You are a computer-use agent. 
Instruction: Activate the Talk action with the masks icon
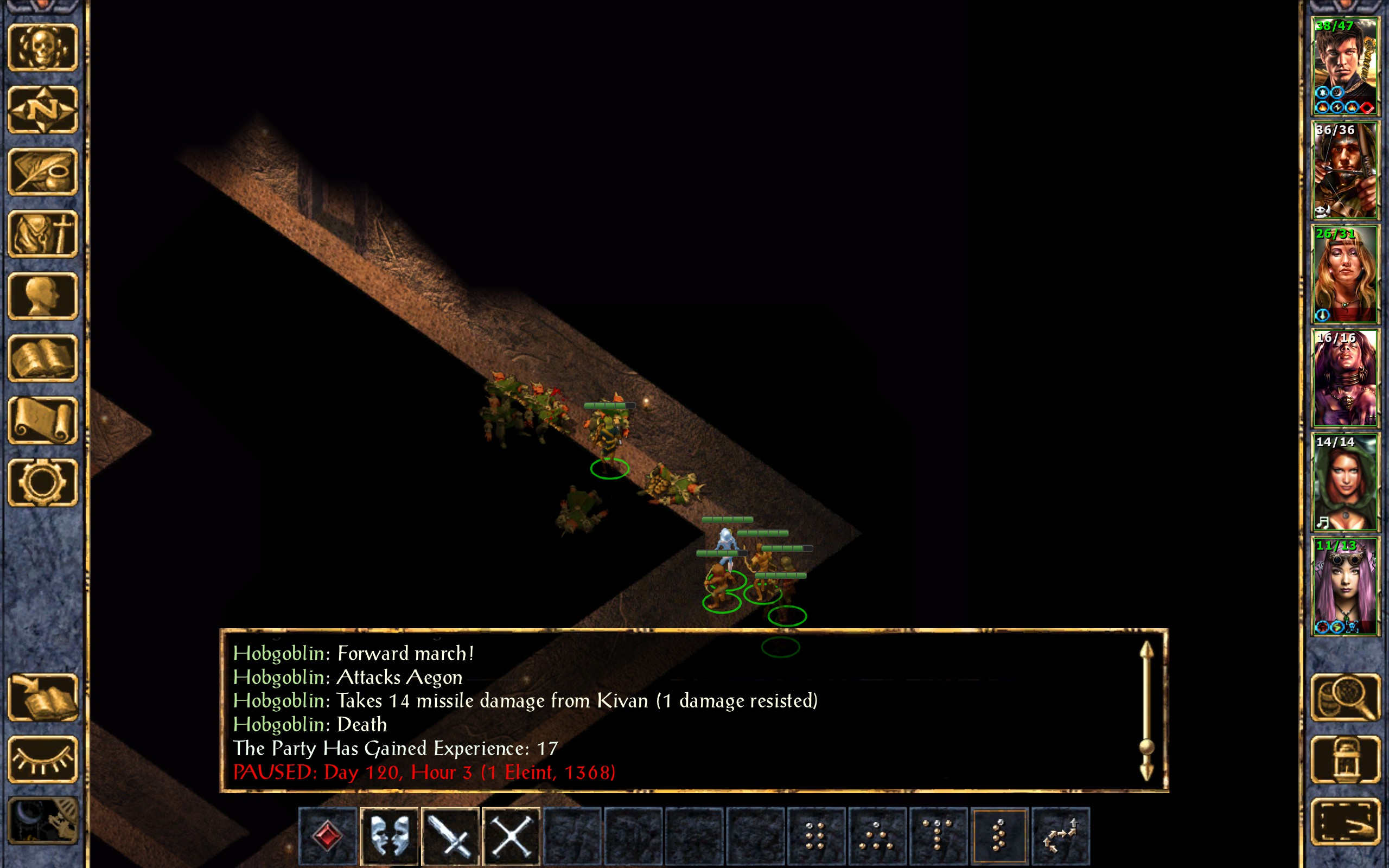[390, 835]
